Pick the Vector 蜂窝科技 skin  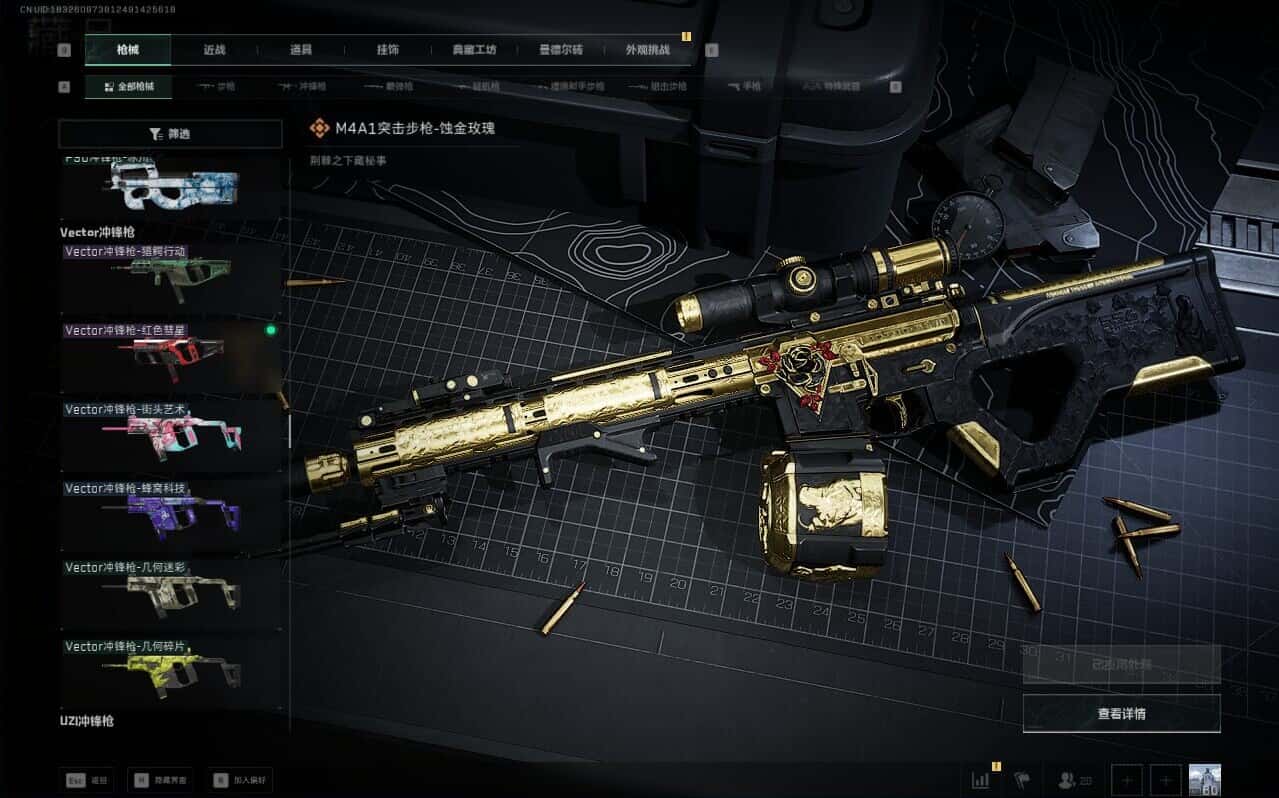172,513
